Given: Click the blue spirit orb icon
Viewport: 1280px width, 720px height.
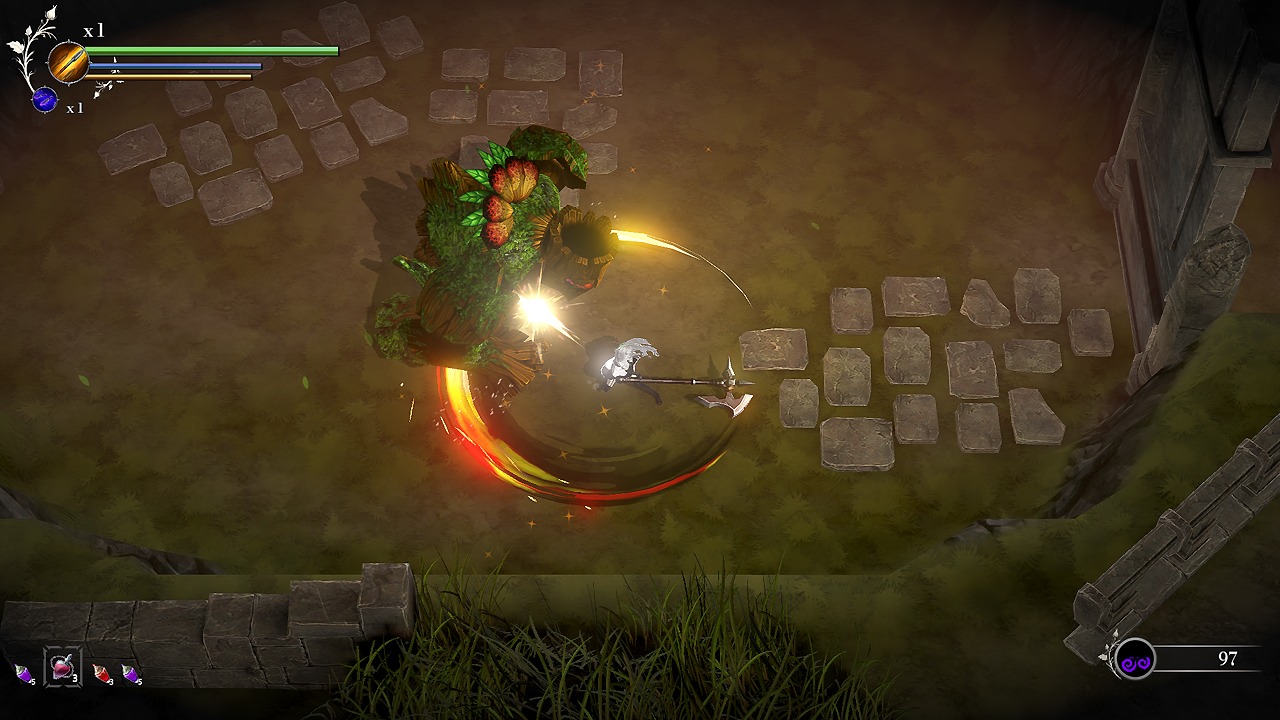Looking at the screenshot, I should (x=44, y=100).
